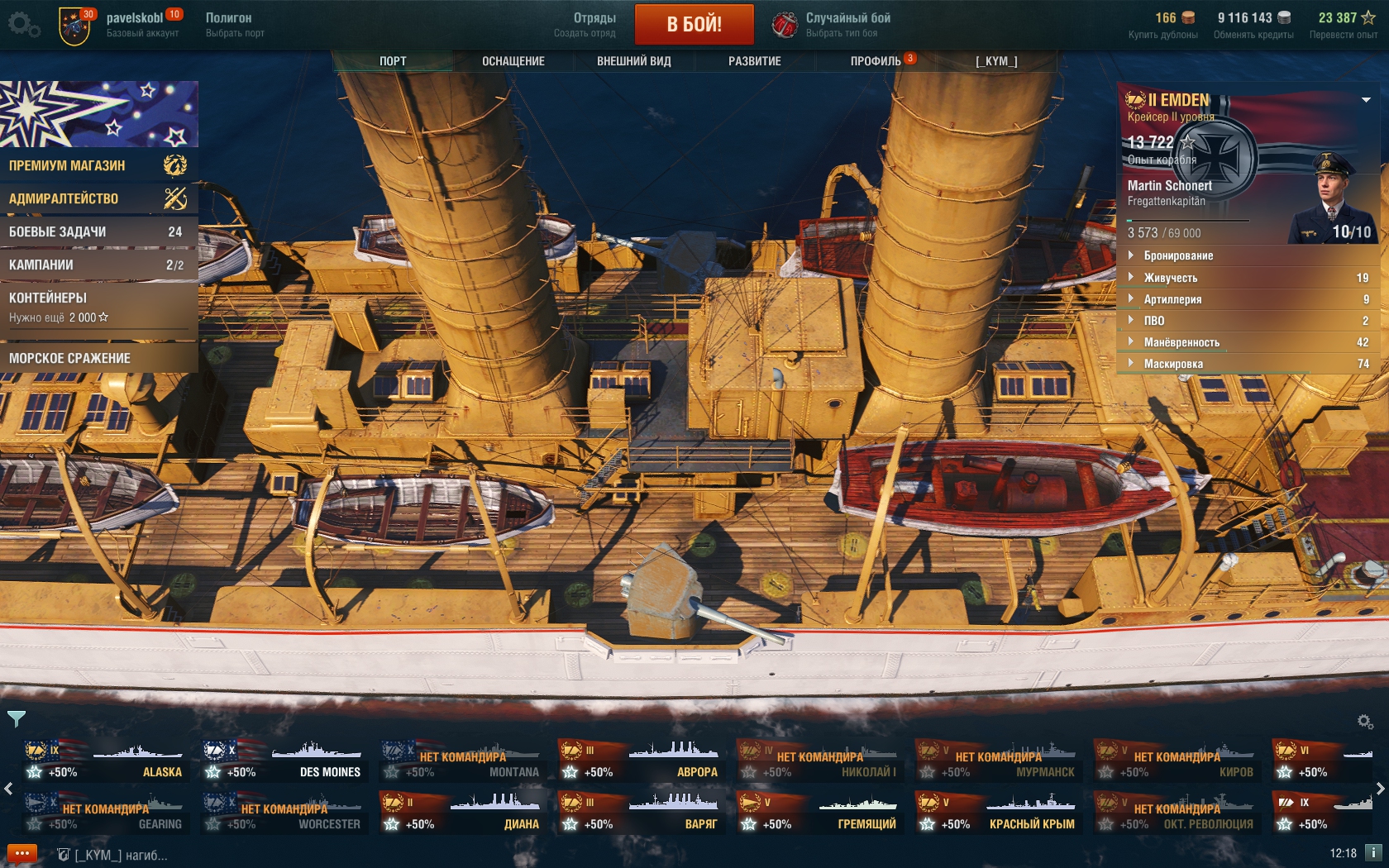Open the КОНТЕЙНЕРЫ section
The width and height of the screenshot is (1389, 868).
pos(98,306)
